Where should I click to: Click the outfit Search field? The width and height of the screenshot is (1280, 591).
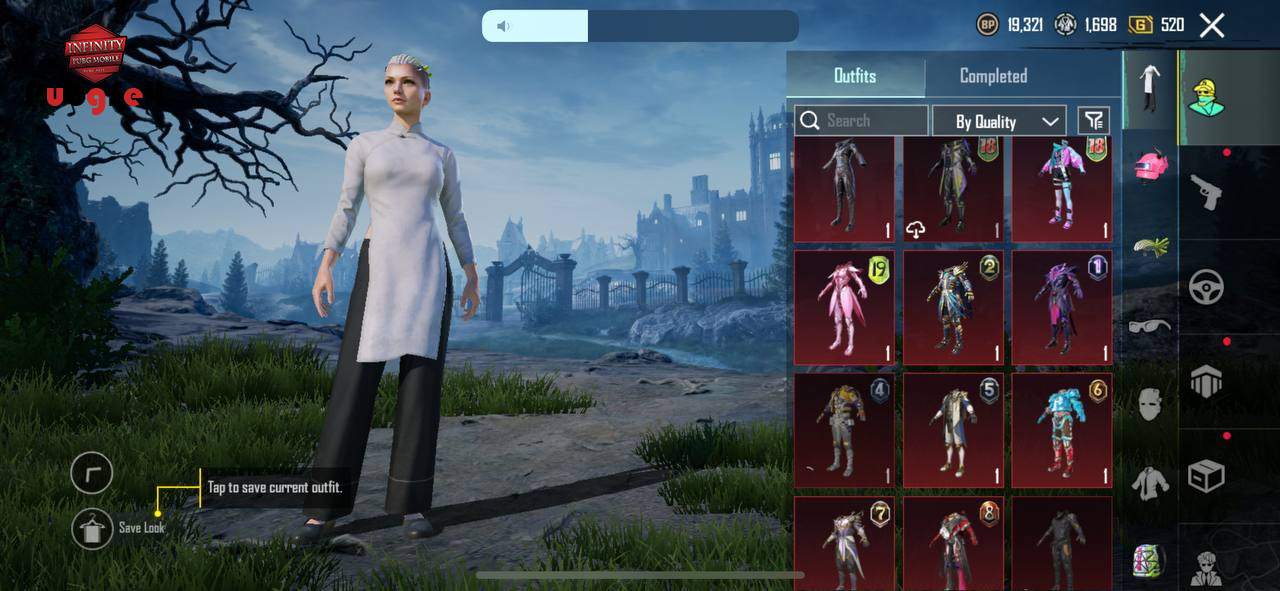click(x=861, y=121)
